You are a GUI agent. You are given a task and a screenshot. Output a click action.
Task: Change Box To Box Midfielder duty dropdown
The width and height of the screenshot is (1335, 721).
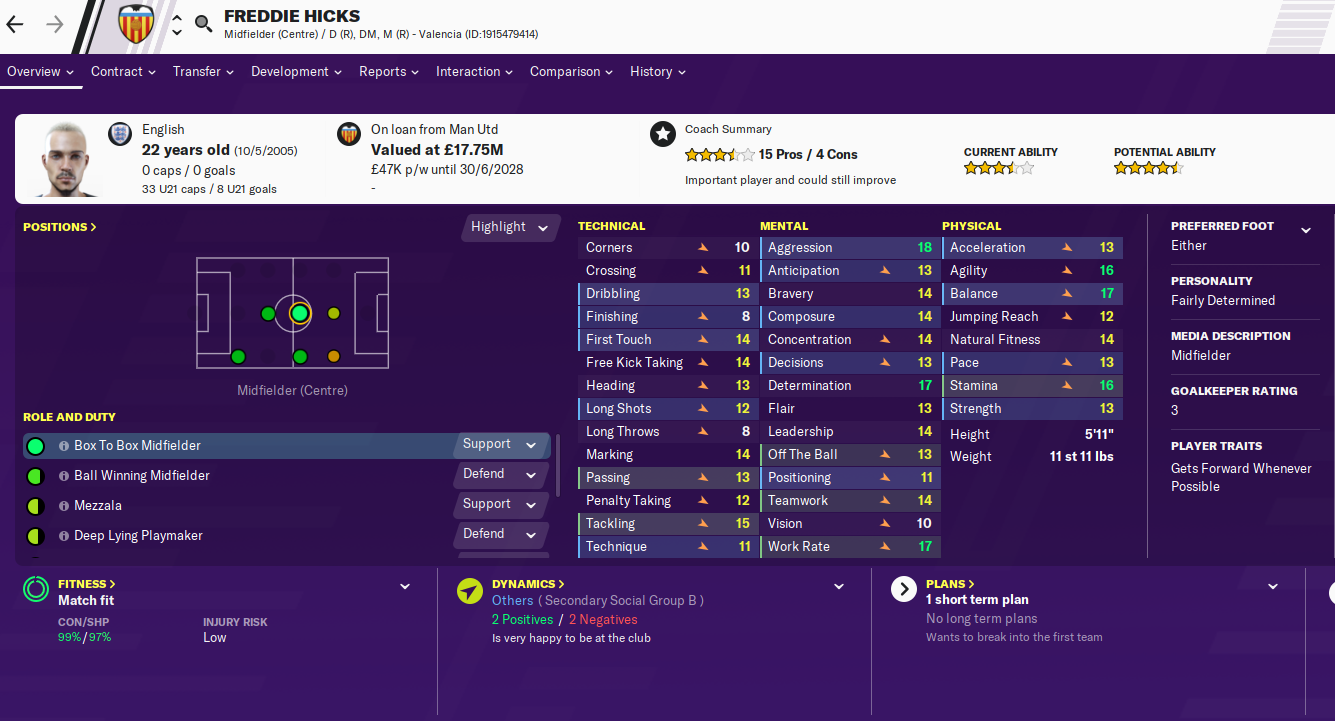pyautogui.click(x=500, y=445)
